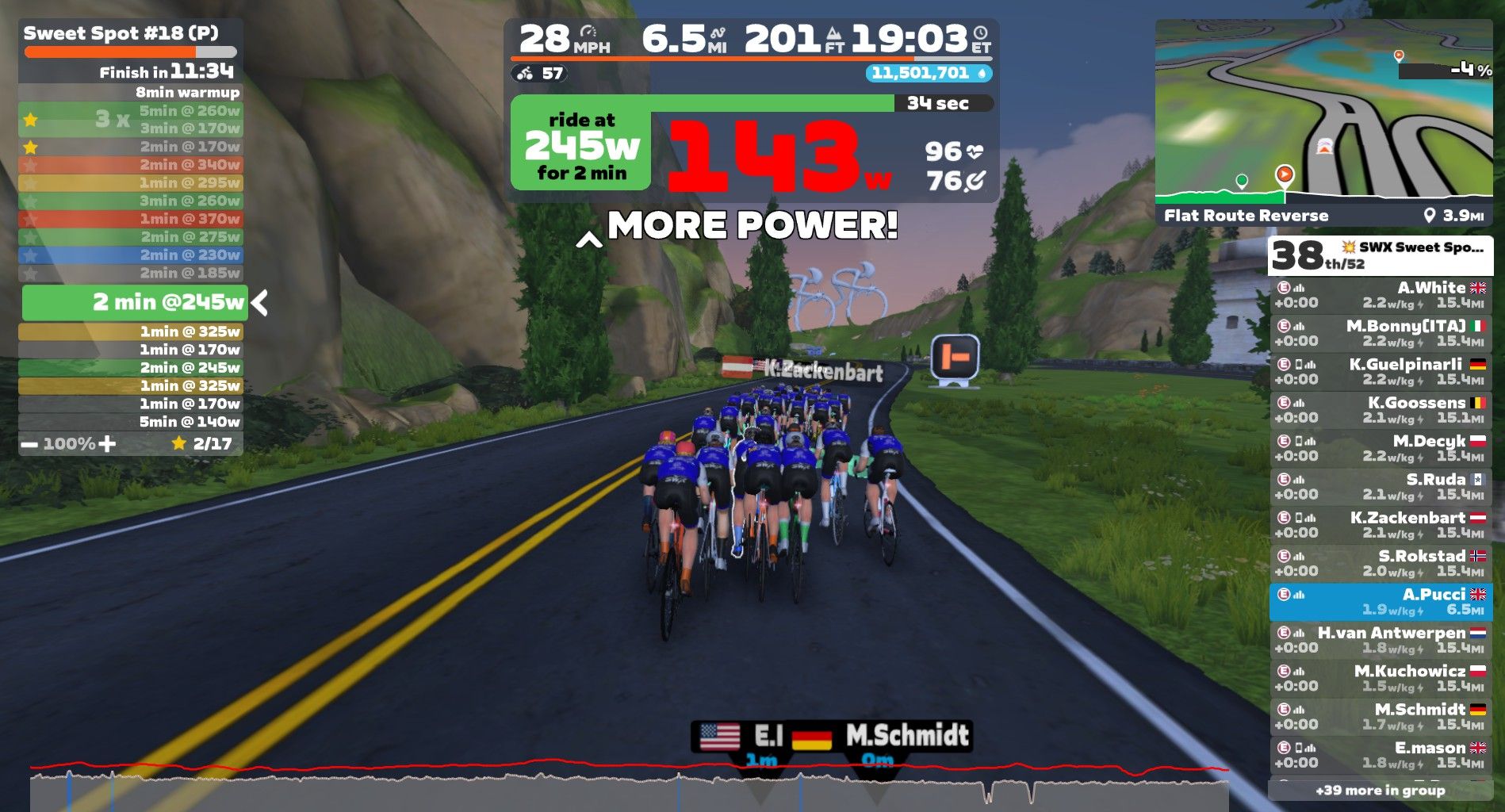Screen dimensions: 1505x812
Task: Increase workout intensity with the plus button
Action: tap(107, 444)
